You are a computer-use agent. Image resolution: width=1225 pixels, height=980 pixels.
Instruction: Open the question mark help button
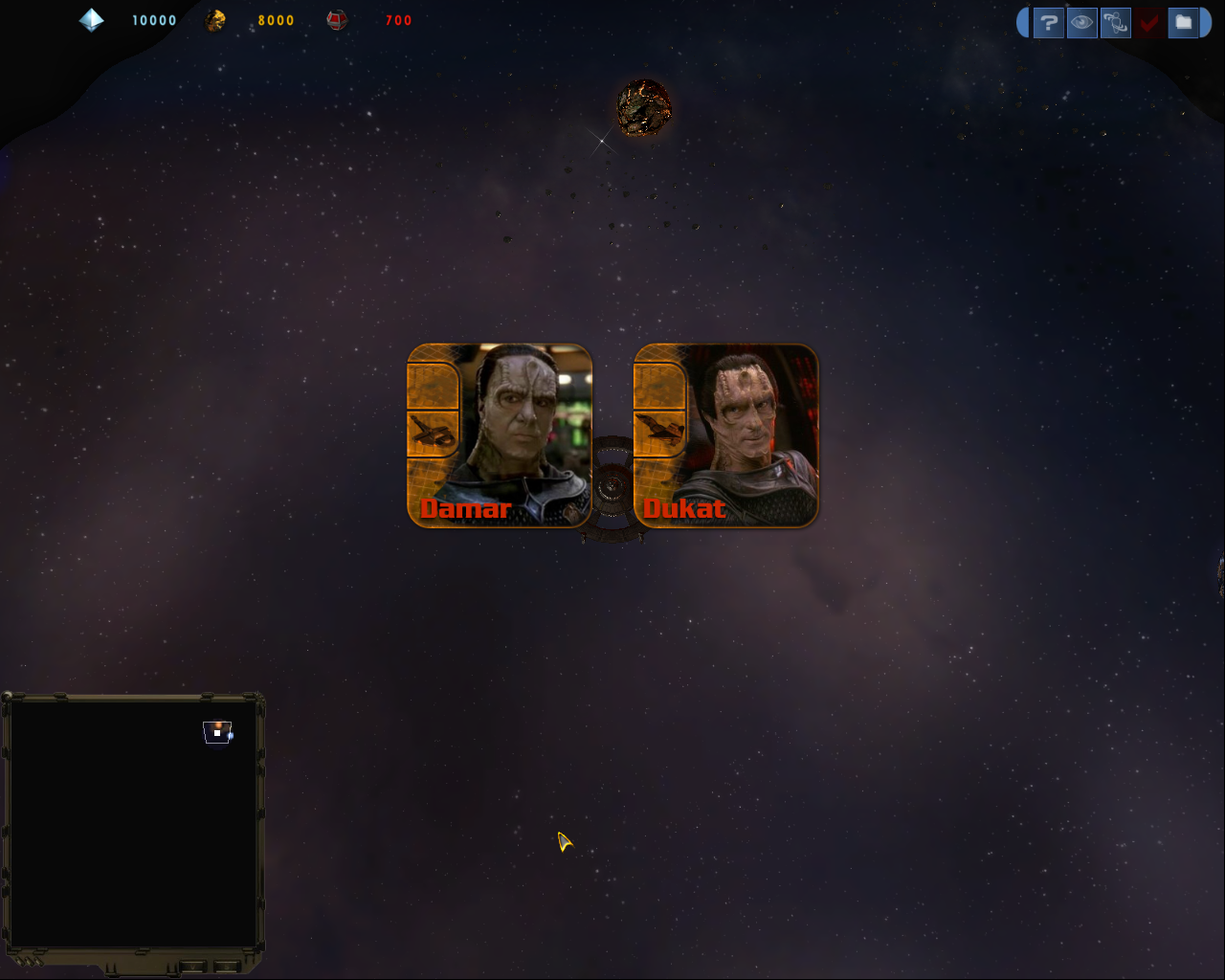click(x=1049, y=22)
